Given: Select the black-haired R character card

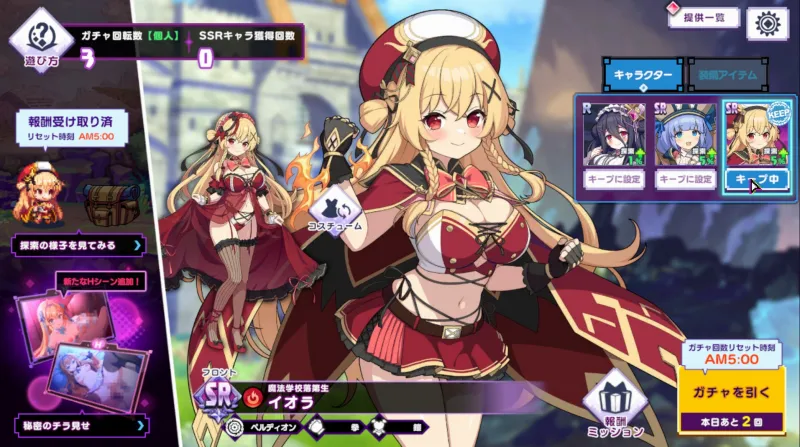Looking at the screenshot, I should click(x=613, y=133).
